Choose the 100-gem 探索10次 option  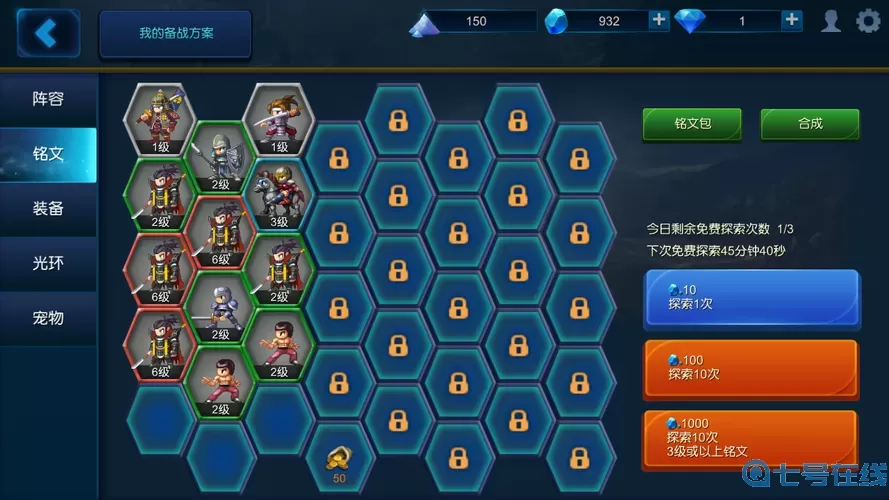pyautogui.click(x=750, y=367)
